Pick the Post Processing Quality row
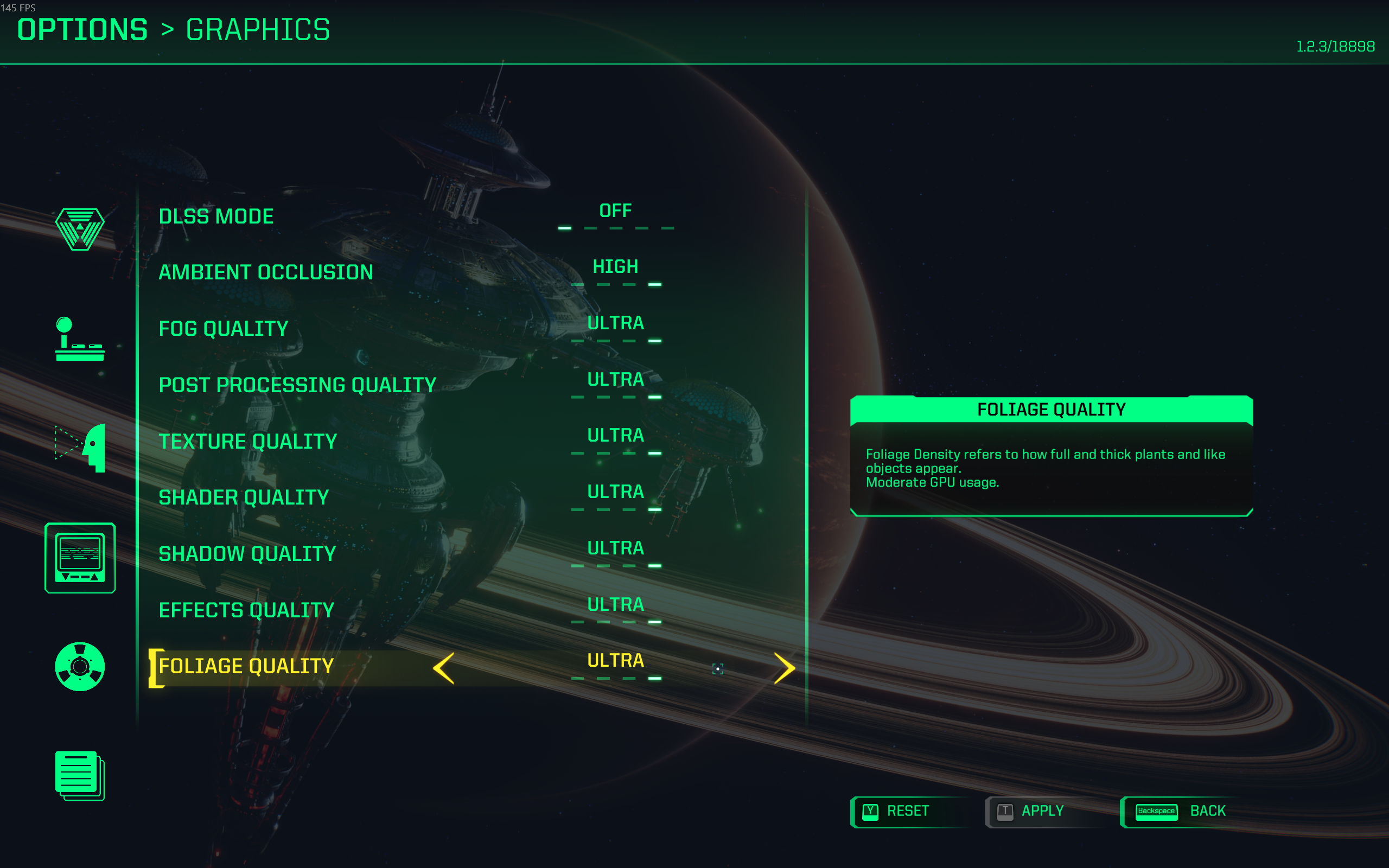Screen dimensions: 1389x868 tap(297, 385)
